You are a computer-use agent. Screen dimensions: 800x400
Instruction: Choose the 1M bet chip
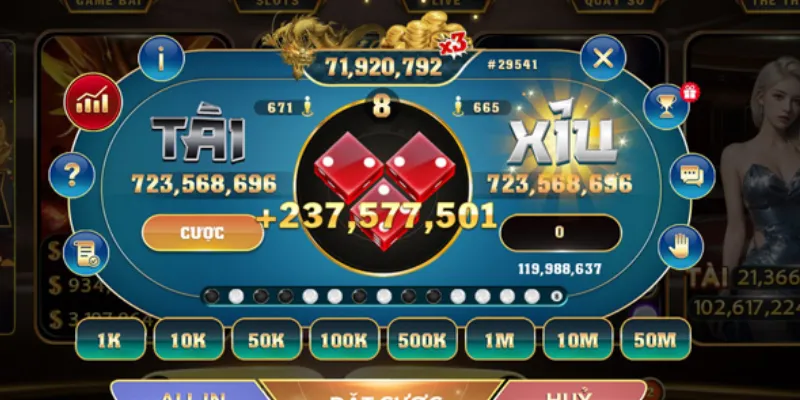pos(498,339)
